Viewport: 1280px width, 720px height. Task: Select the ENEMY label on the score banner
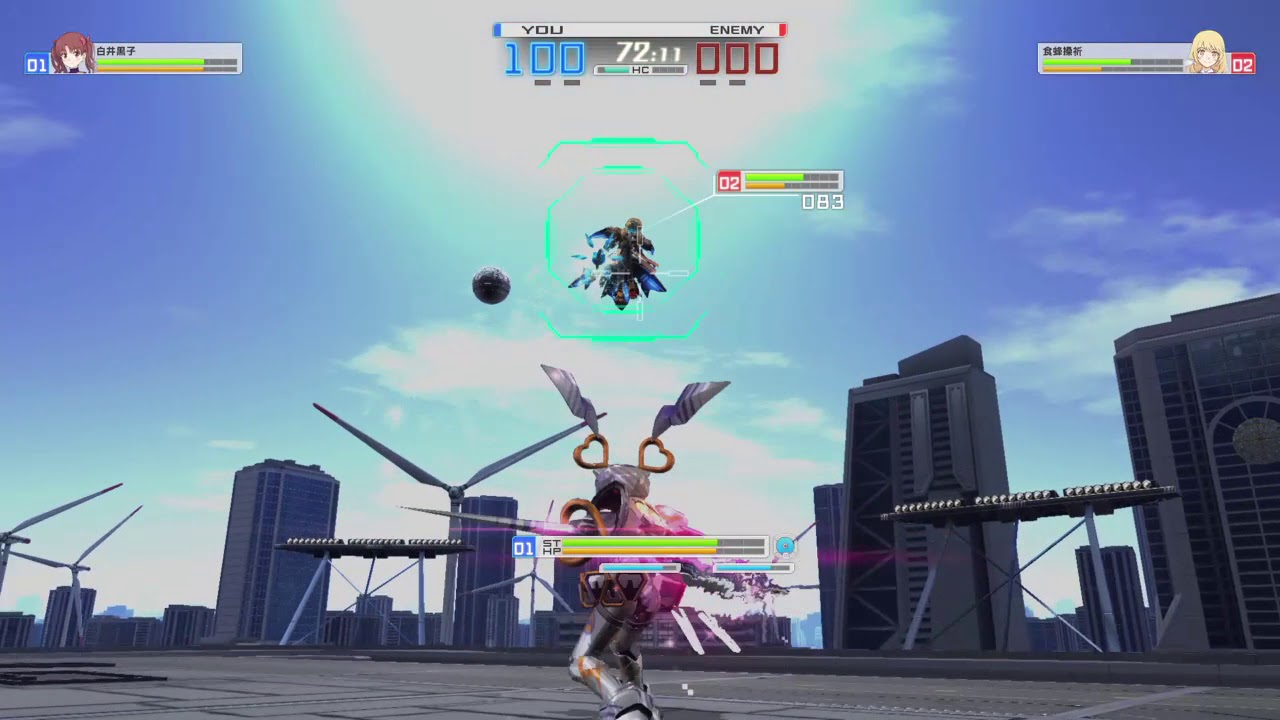click(x=738, y=29)
